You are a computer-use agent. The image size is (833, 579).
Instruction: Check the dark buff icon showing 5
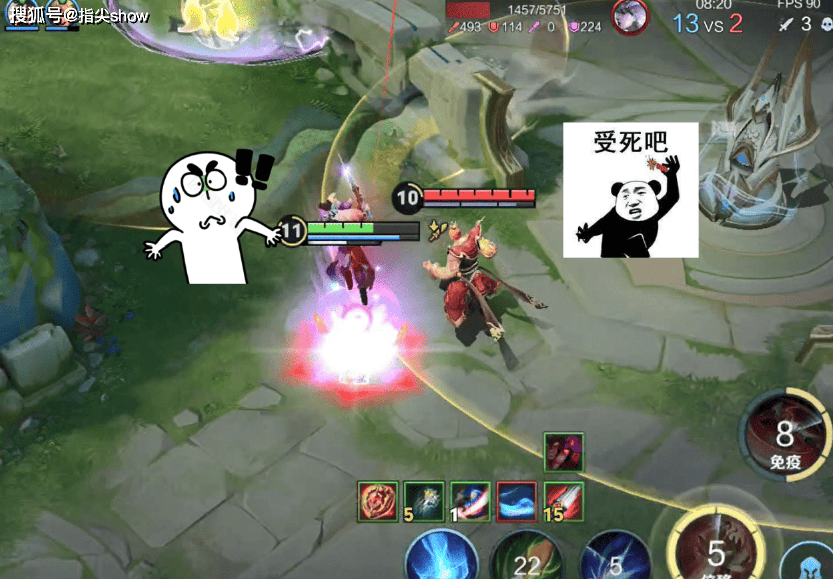point(424,499)
